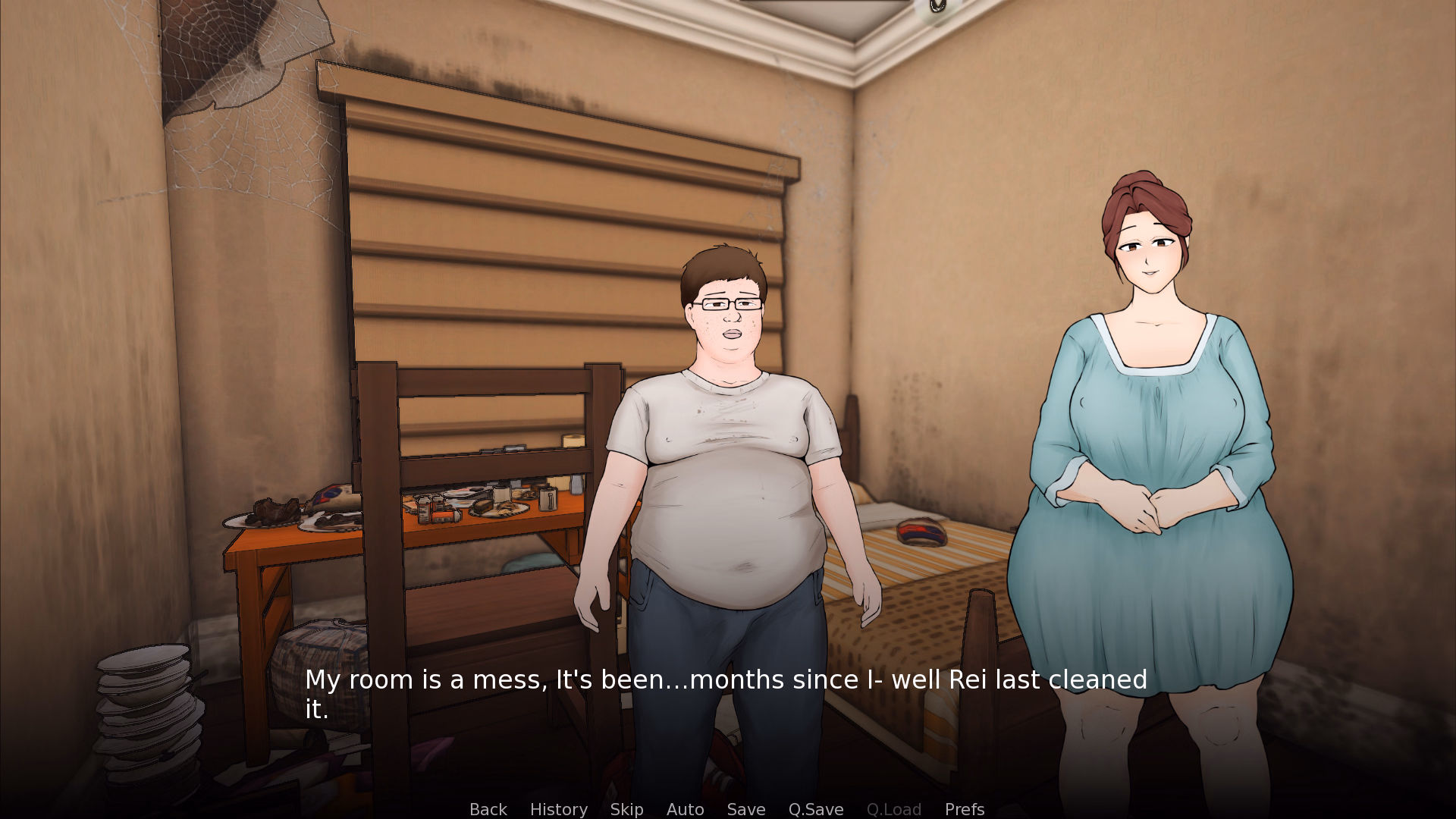Open the Save menu
Screen dimensions: 1456x819
click(745, 809)
